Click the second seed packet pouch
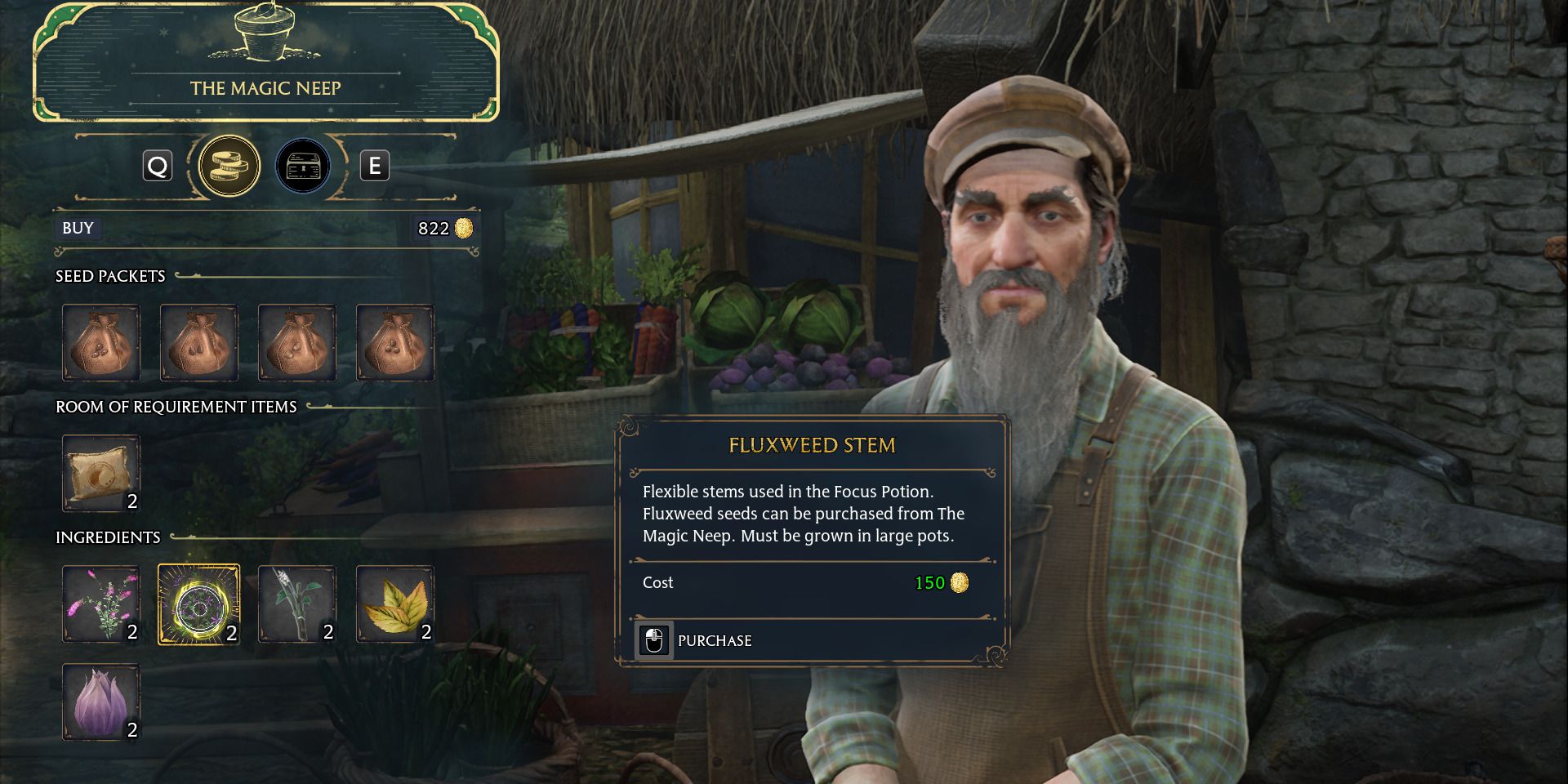The image size is (1568, 784). (199, 343)
